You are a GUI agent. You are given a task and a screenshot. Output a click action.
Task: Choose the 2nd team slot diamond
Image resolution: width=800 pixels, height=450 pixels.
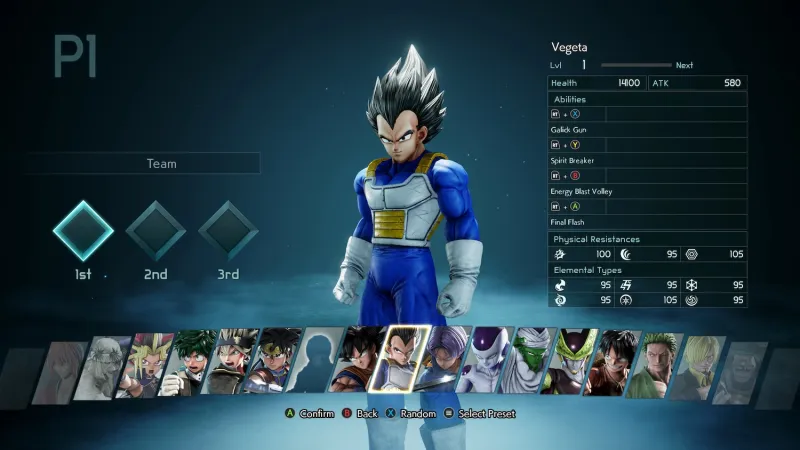click(x=156, y=231)
